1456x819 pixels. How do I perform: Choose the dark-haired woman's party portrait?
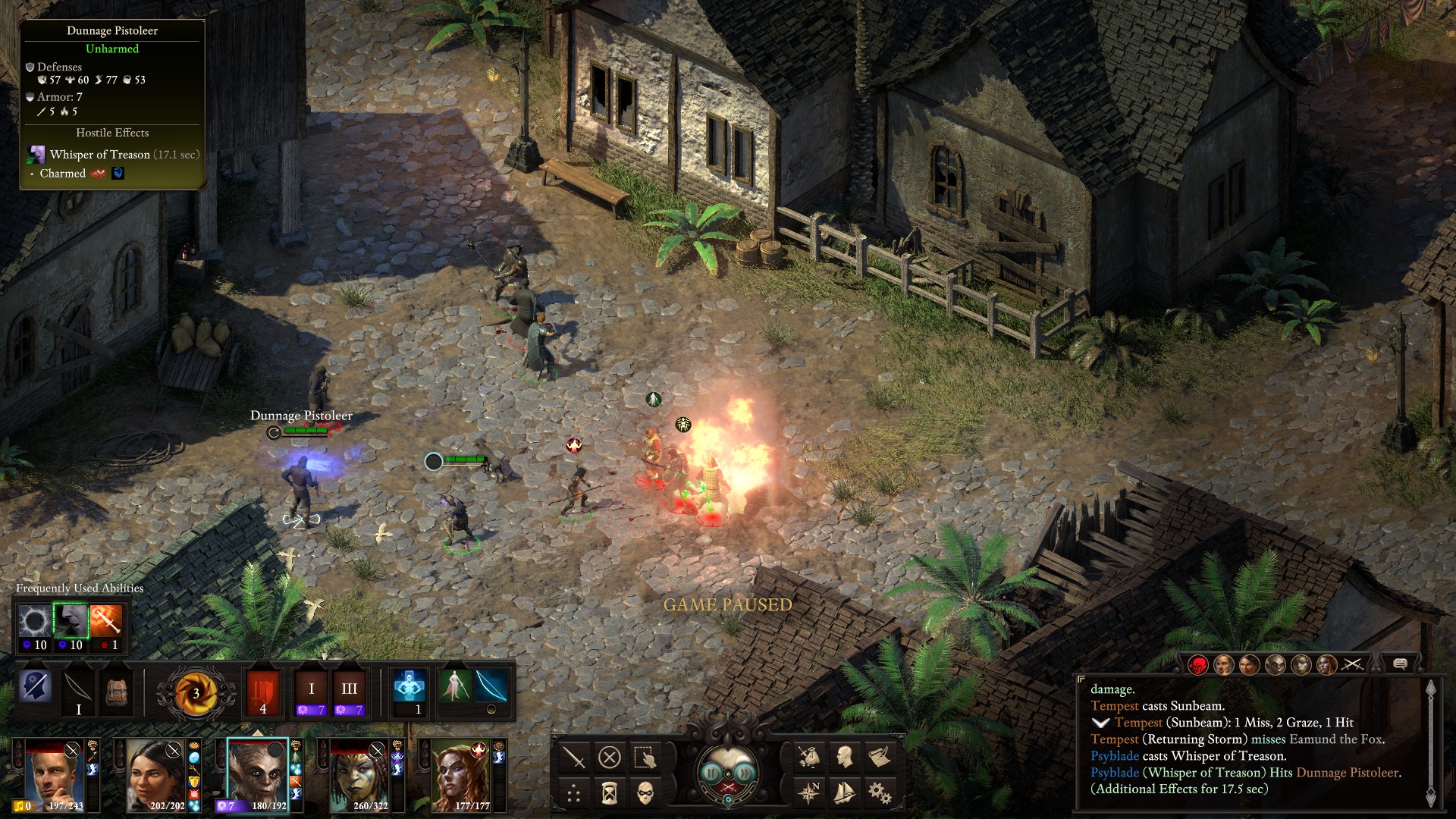[156, 775]
